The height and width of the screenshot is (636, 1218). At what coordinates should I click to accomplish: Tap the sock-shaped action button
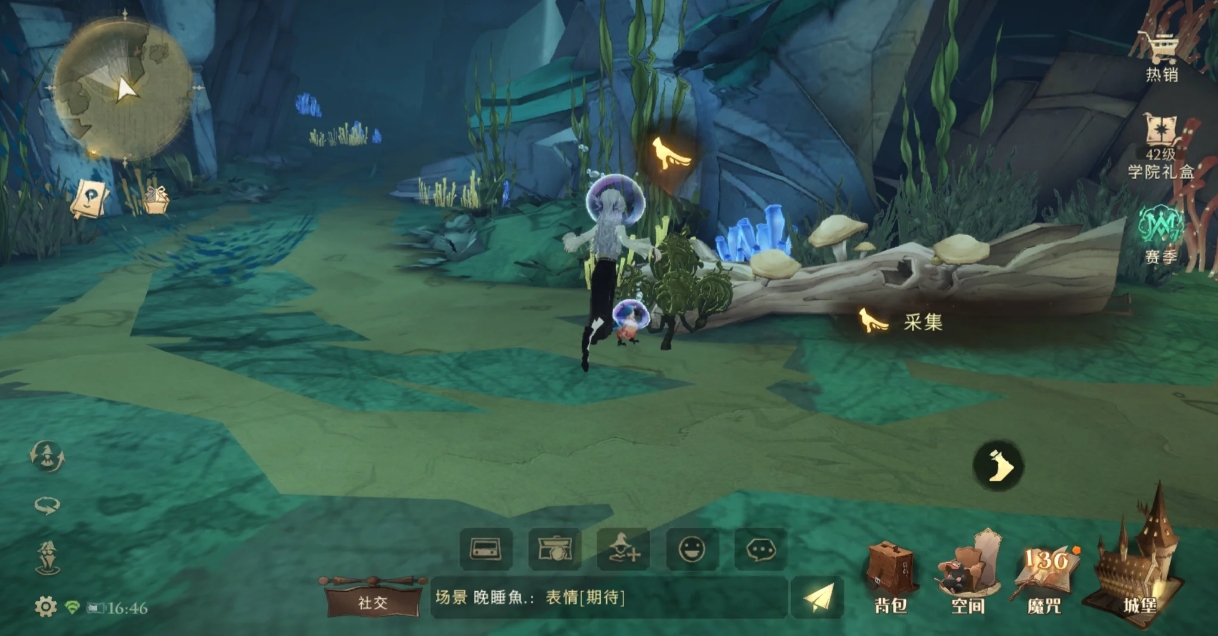tap(998, 466)
